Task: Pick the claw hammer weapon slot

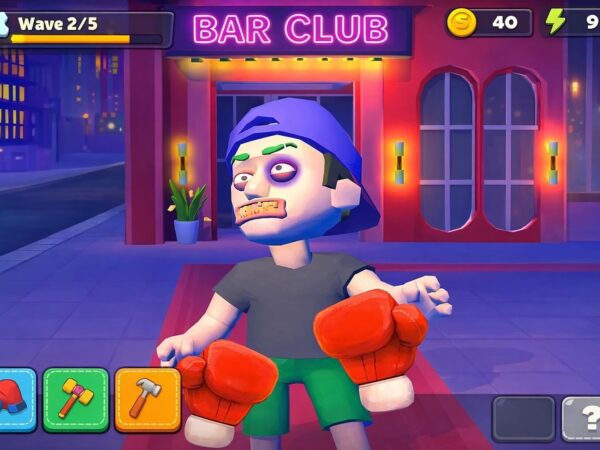Action: pos(147,399)
